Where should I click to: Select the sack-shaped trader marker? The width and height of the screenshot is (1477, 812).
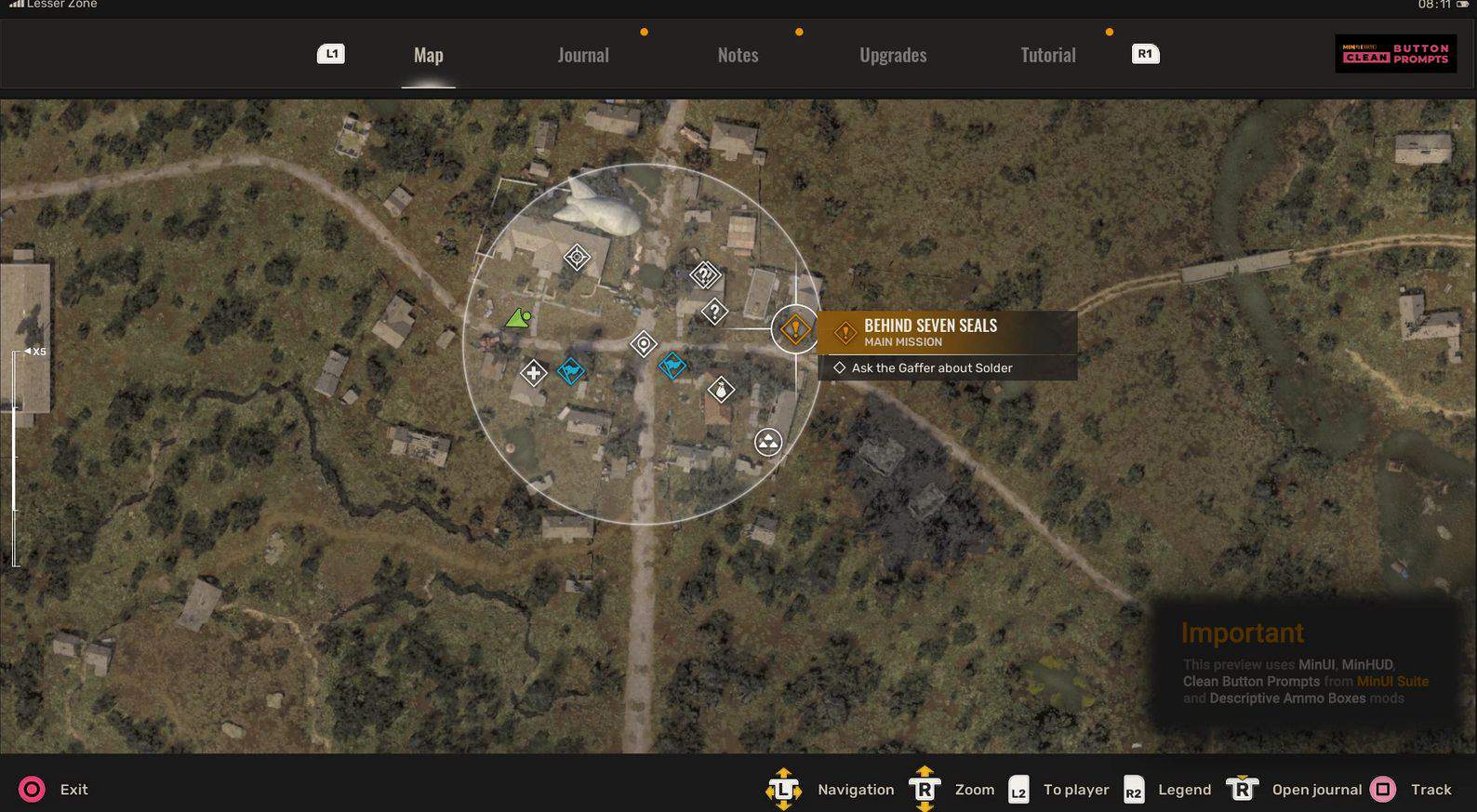721,390
